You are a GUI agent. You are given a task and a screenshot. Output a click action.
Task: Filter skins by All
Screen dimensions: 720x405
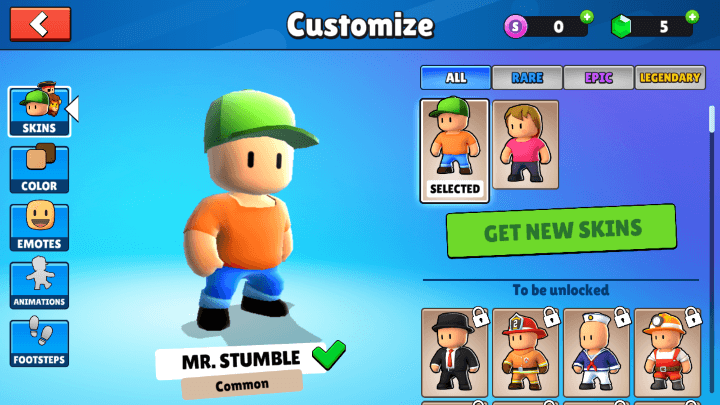455,77
